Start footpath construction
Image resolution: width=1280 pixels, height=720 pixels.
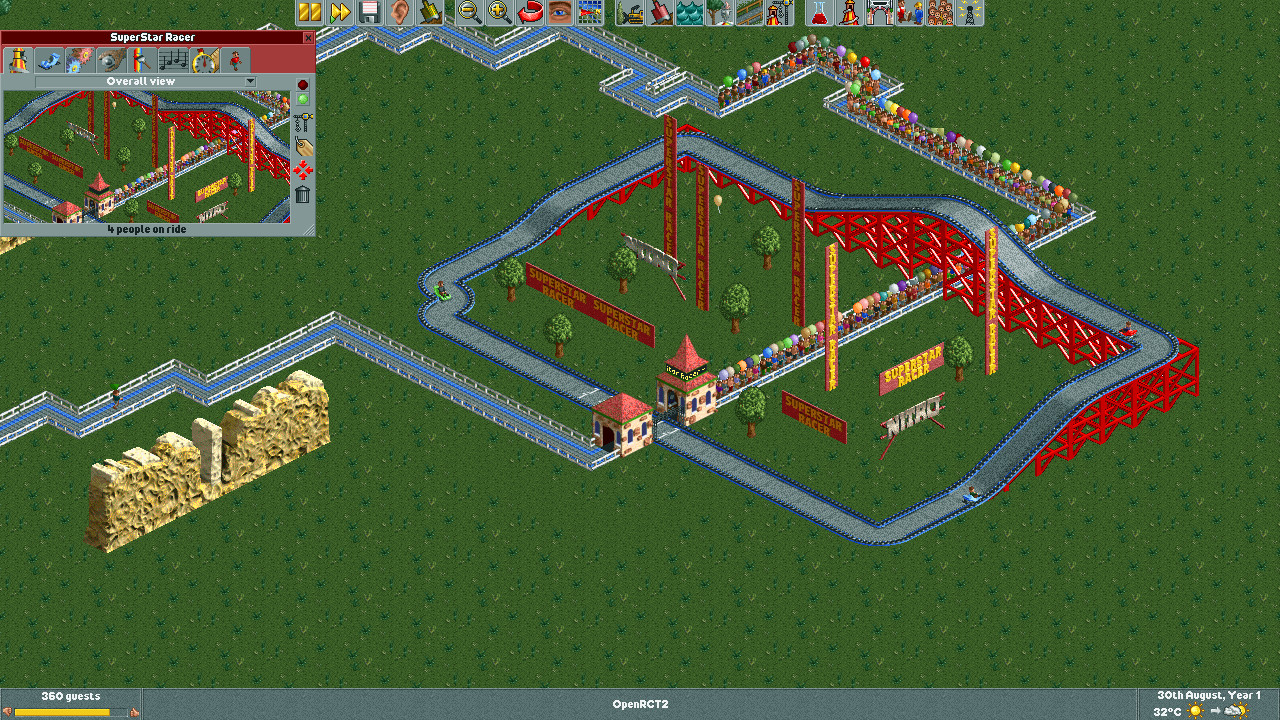click(x=757, y=13)
